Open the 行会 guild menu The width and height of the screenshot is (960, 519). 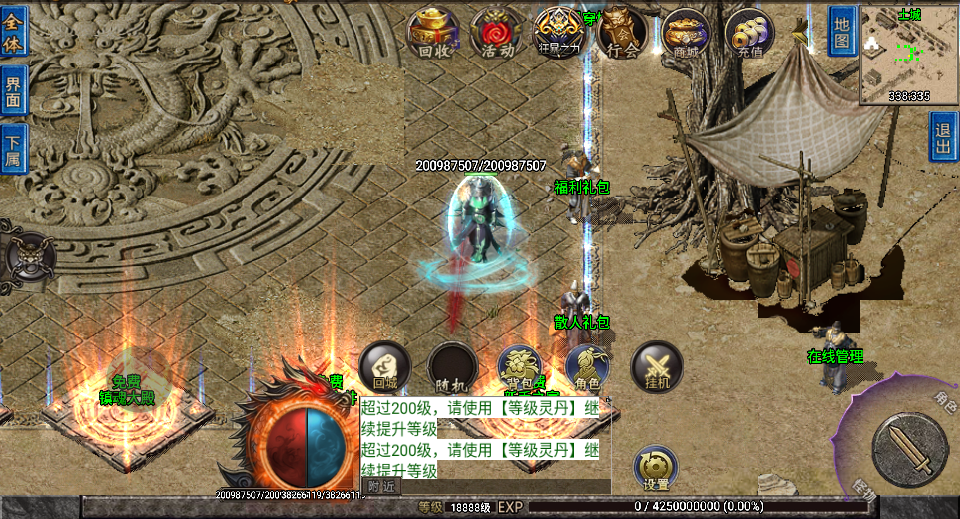click(x=622, y=33)
